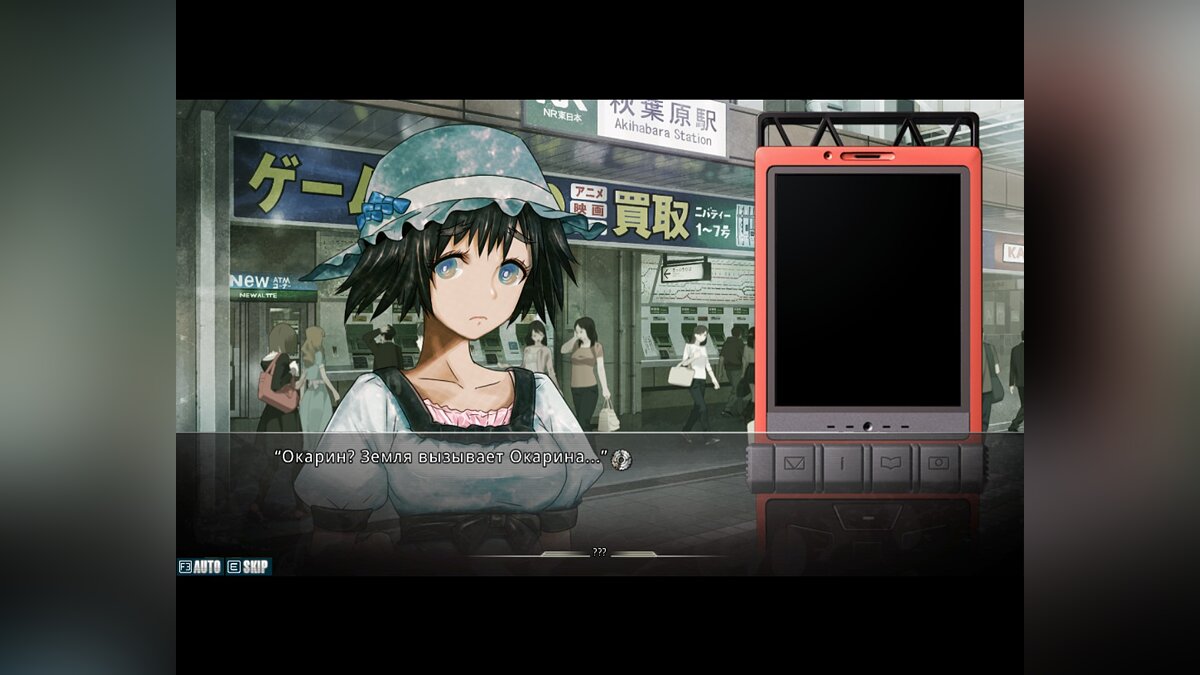Tap the phone's info 'i' button
Screen dimensions: 1200x675
click(x=844, y=463)
